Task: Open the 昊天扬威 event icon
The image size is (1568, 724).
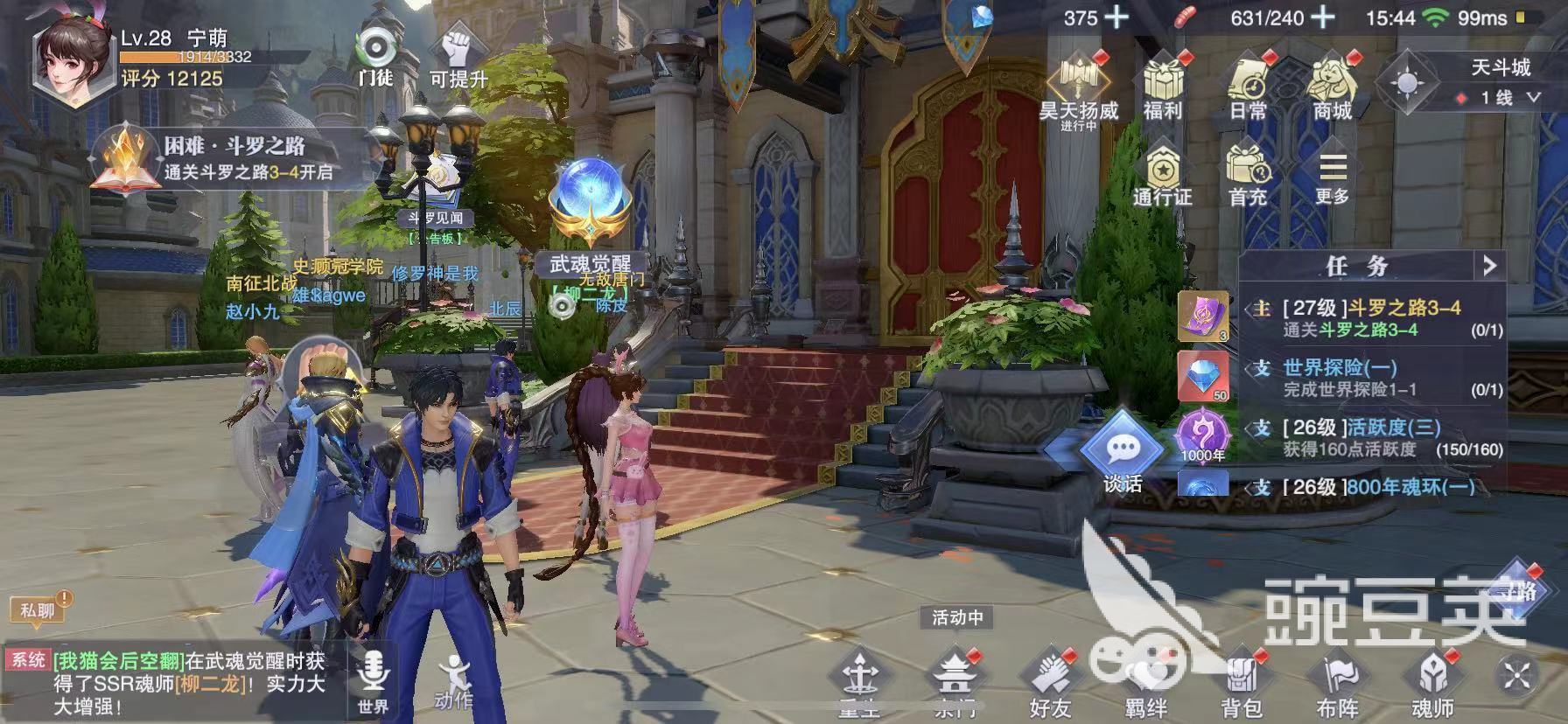Action: pos(1079,86)
